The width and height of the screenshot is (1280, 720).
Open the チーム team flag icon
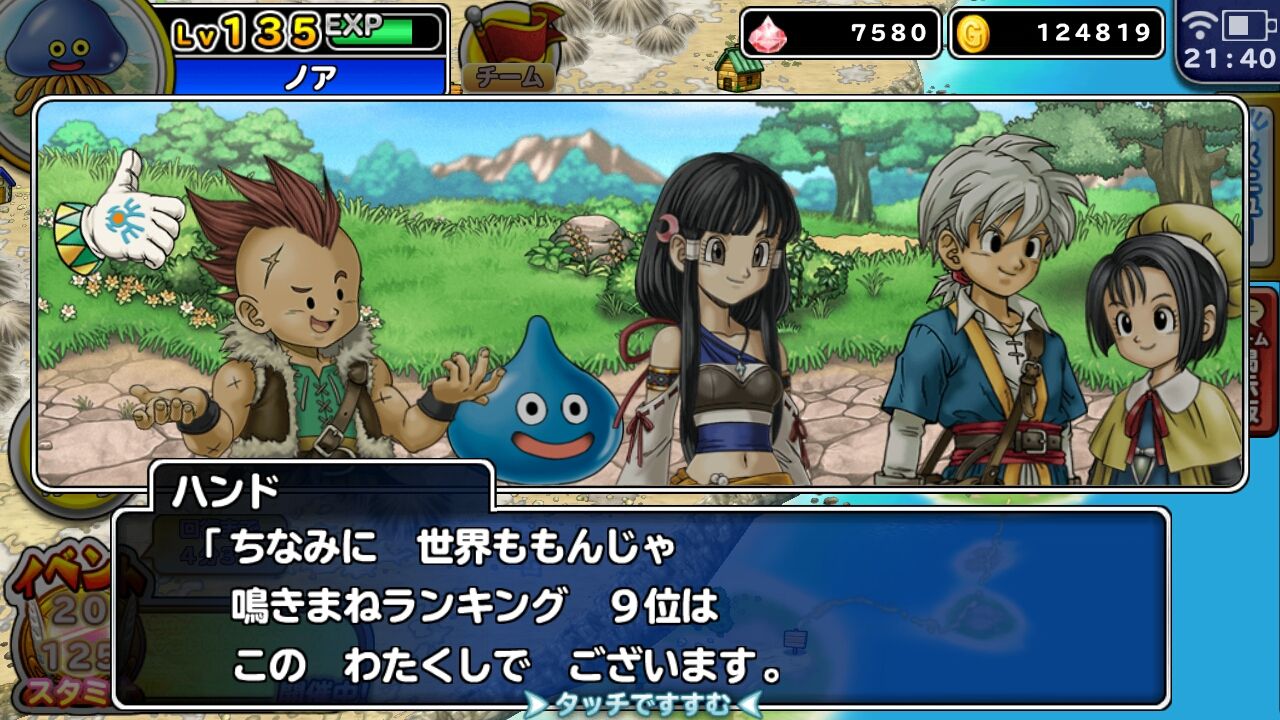click(x=509, y=45)
